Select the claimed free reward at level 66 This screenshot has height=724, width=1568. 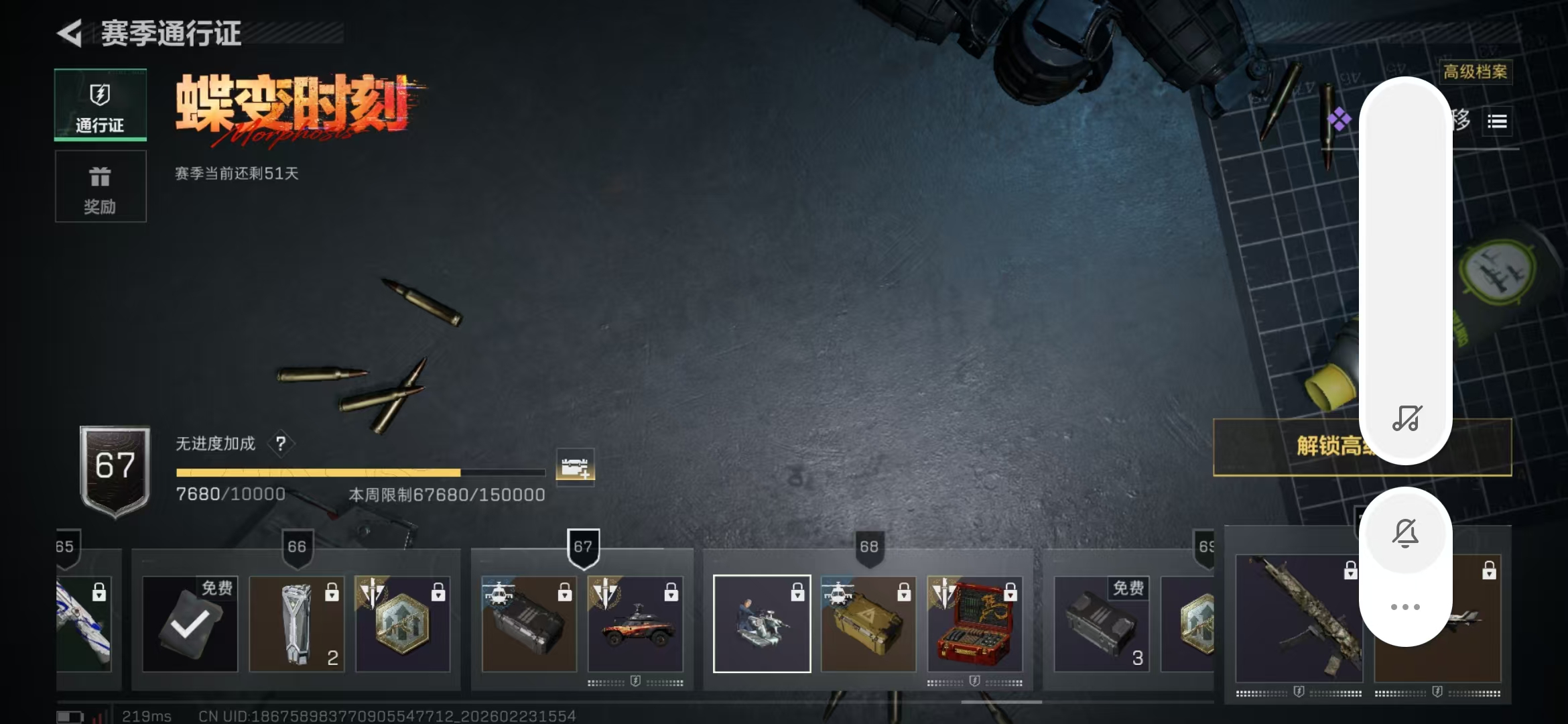(x=190, y=624)
